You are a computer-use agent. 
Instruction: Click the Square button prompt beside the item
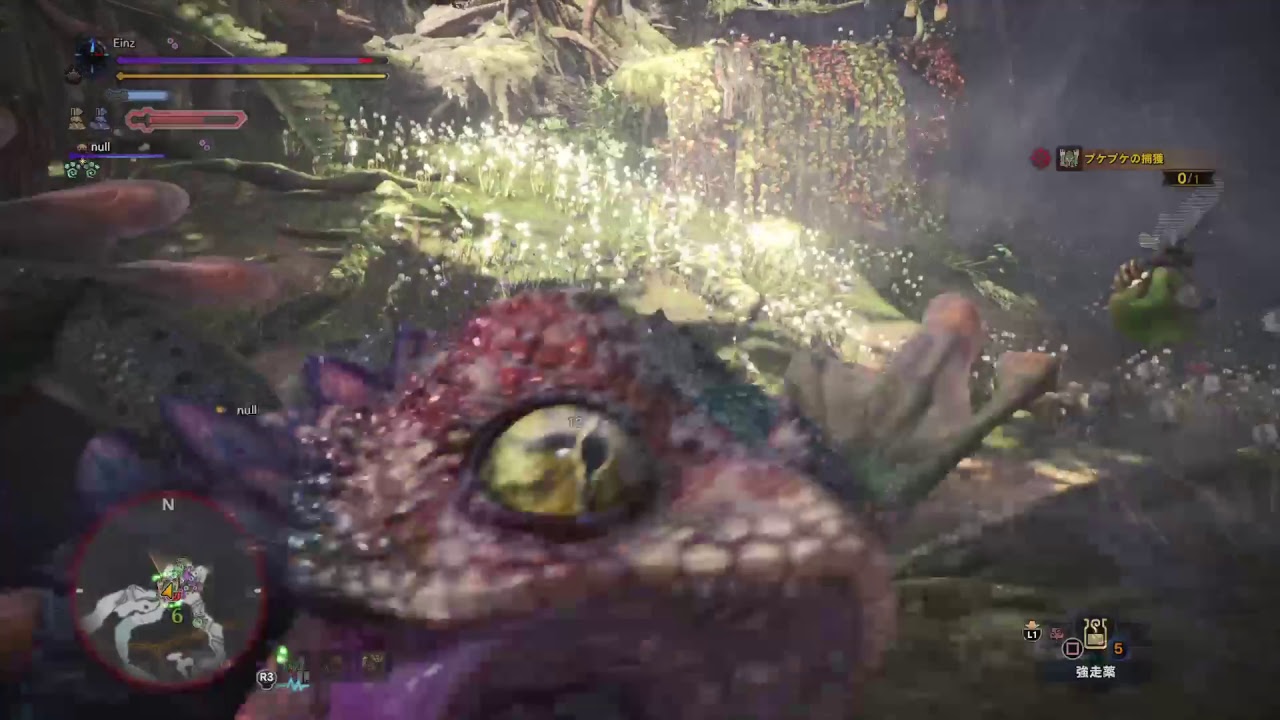tap(1072, 649)
